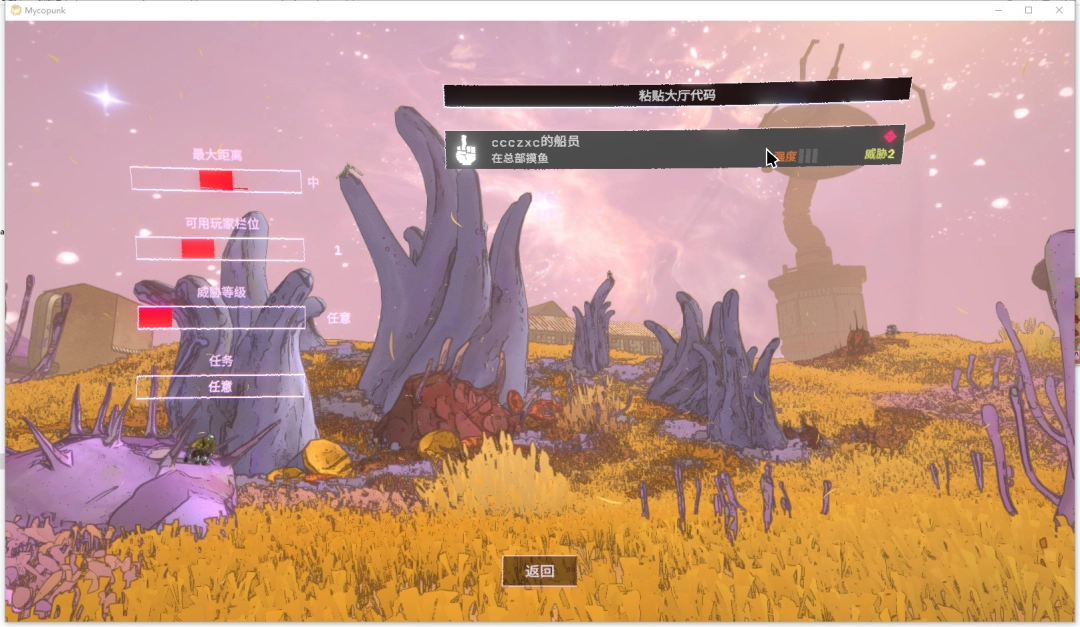Viewport: 1080px width, 627px height.
Task: Set the 威胁等级 threat level slider
Action: pos(221,318)
